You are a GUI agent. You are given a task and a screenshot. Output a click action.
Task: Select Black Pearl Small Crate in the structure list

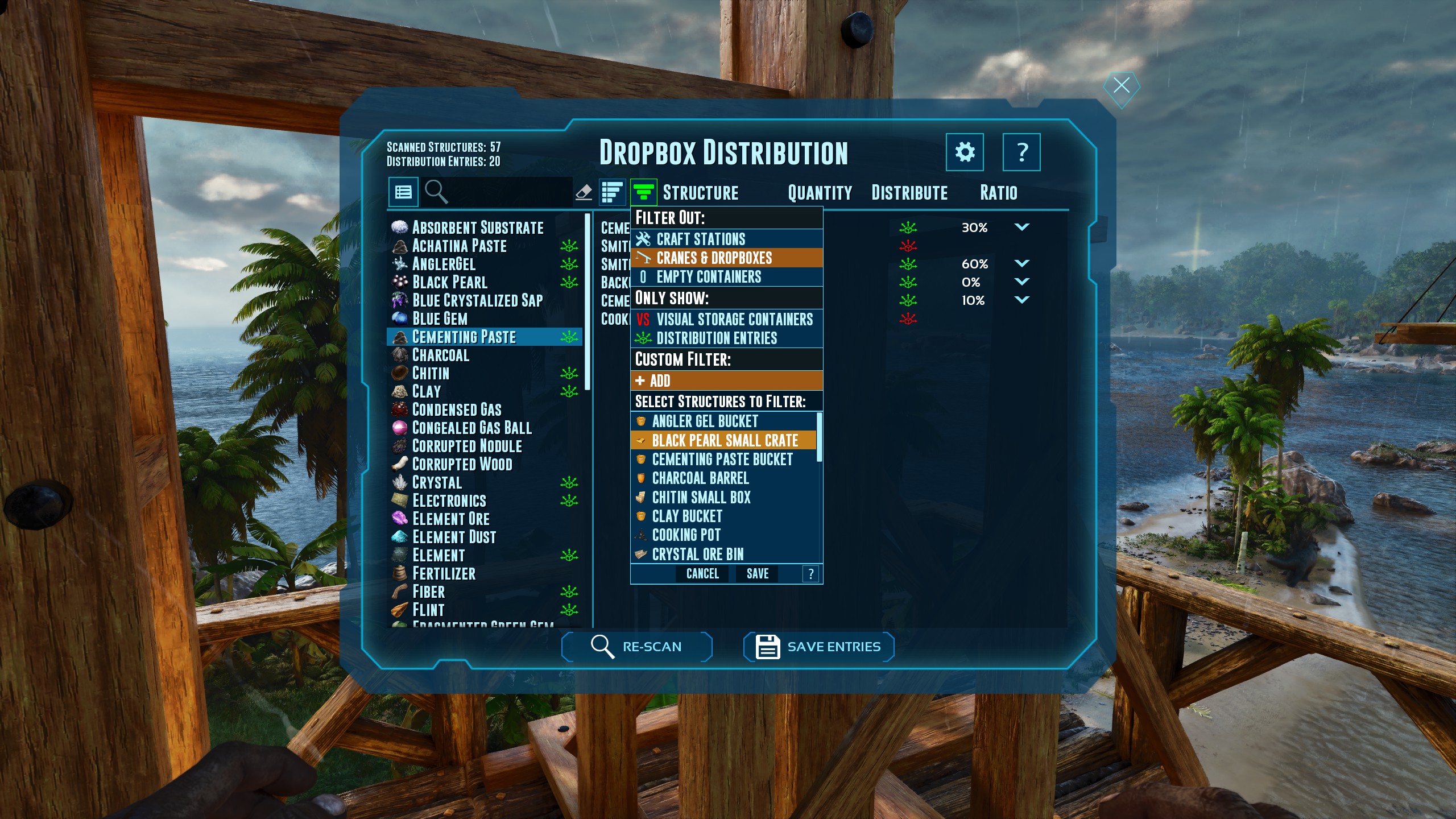[725, 440]
